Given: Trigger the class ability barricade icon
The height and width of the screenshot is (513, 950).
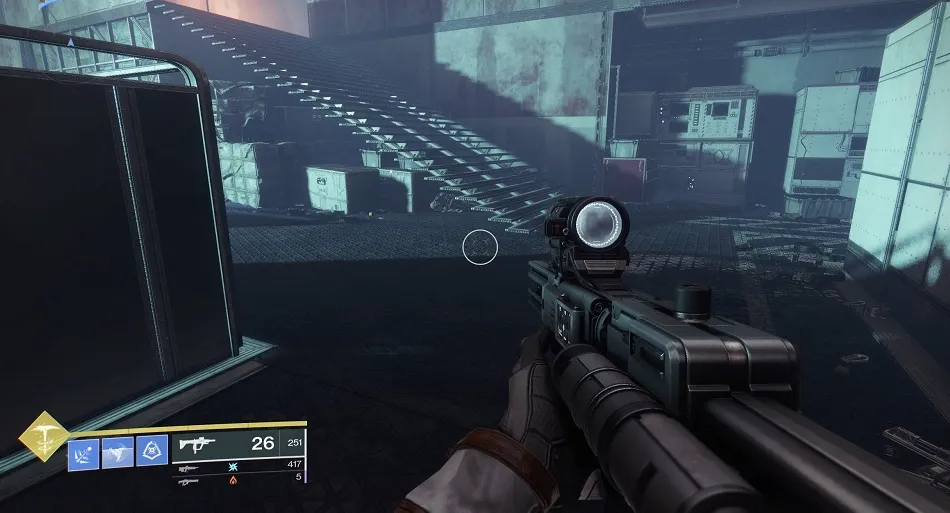Looking at the screenshot, I should [151, 451].
